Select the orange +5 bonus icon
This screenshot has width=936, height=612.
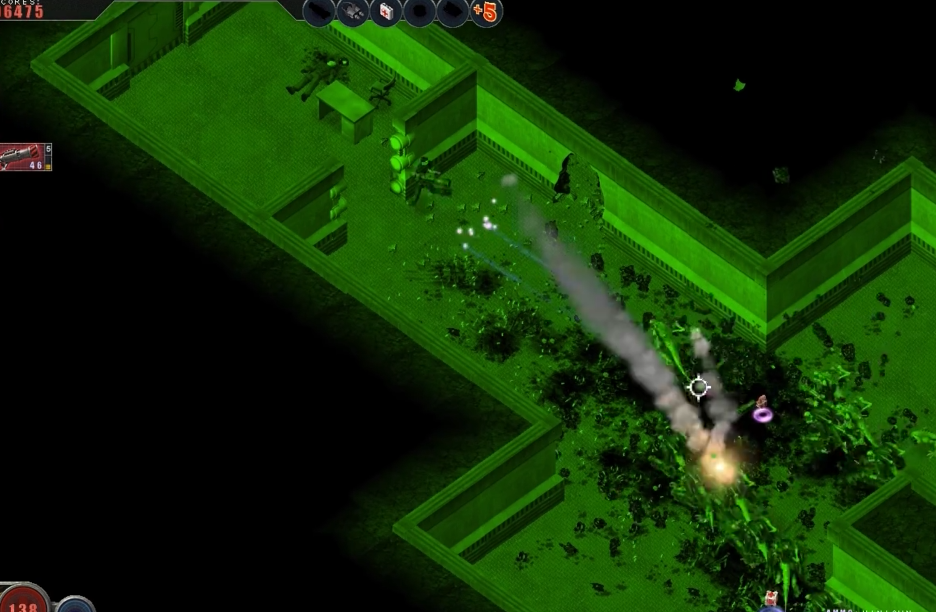click(x=485, y=12)
